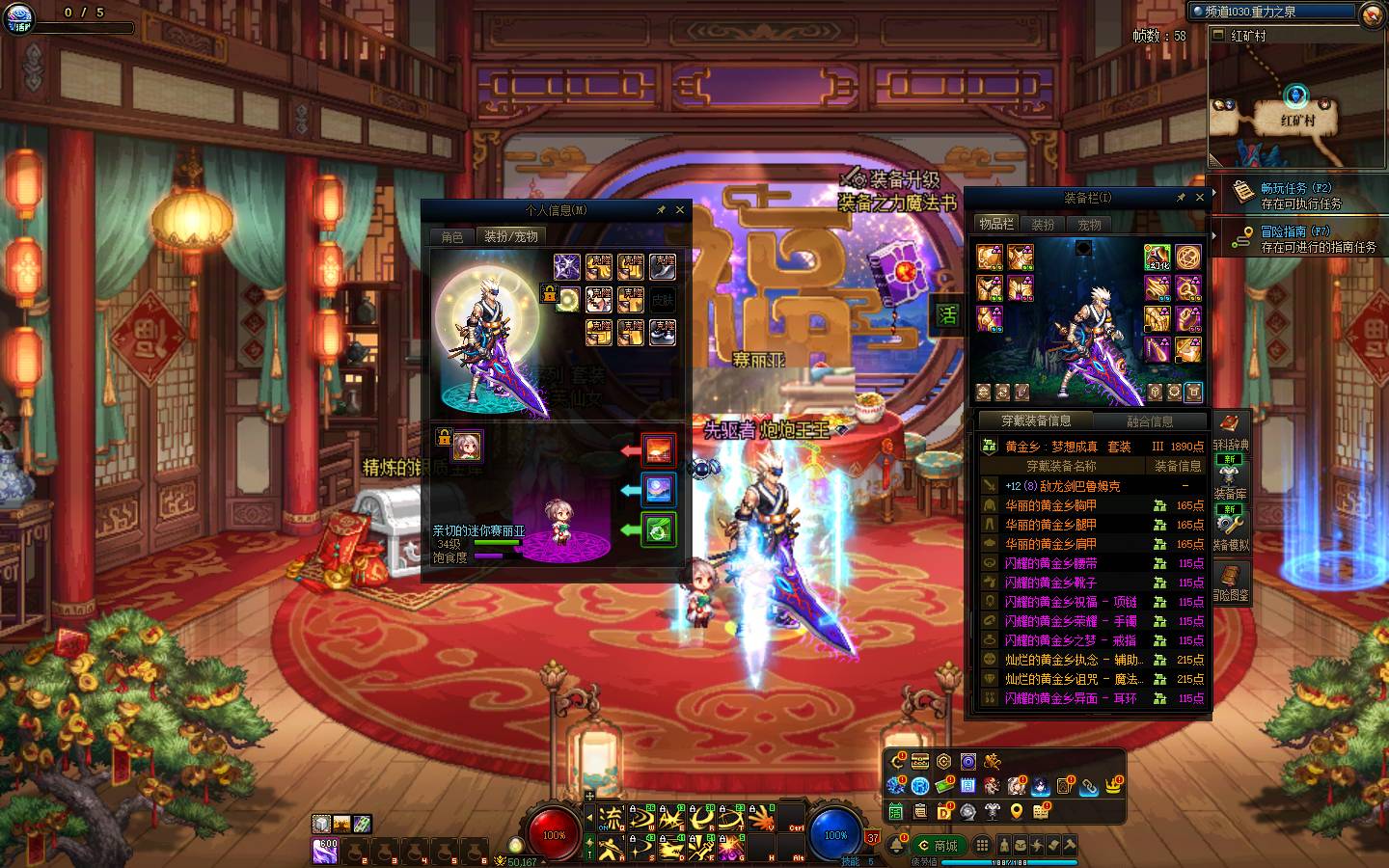The width and height of the screenshot is (1389, 868).
Task: Switch to the 角色 character tab
Action: [452, 237]
